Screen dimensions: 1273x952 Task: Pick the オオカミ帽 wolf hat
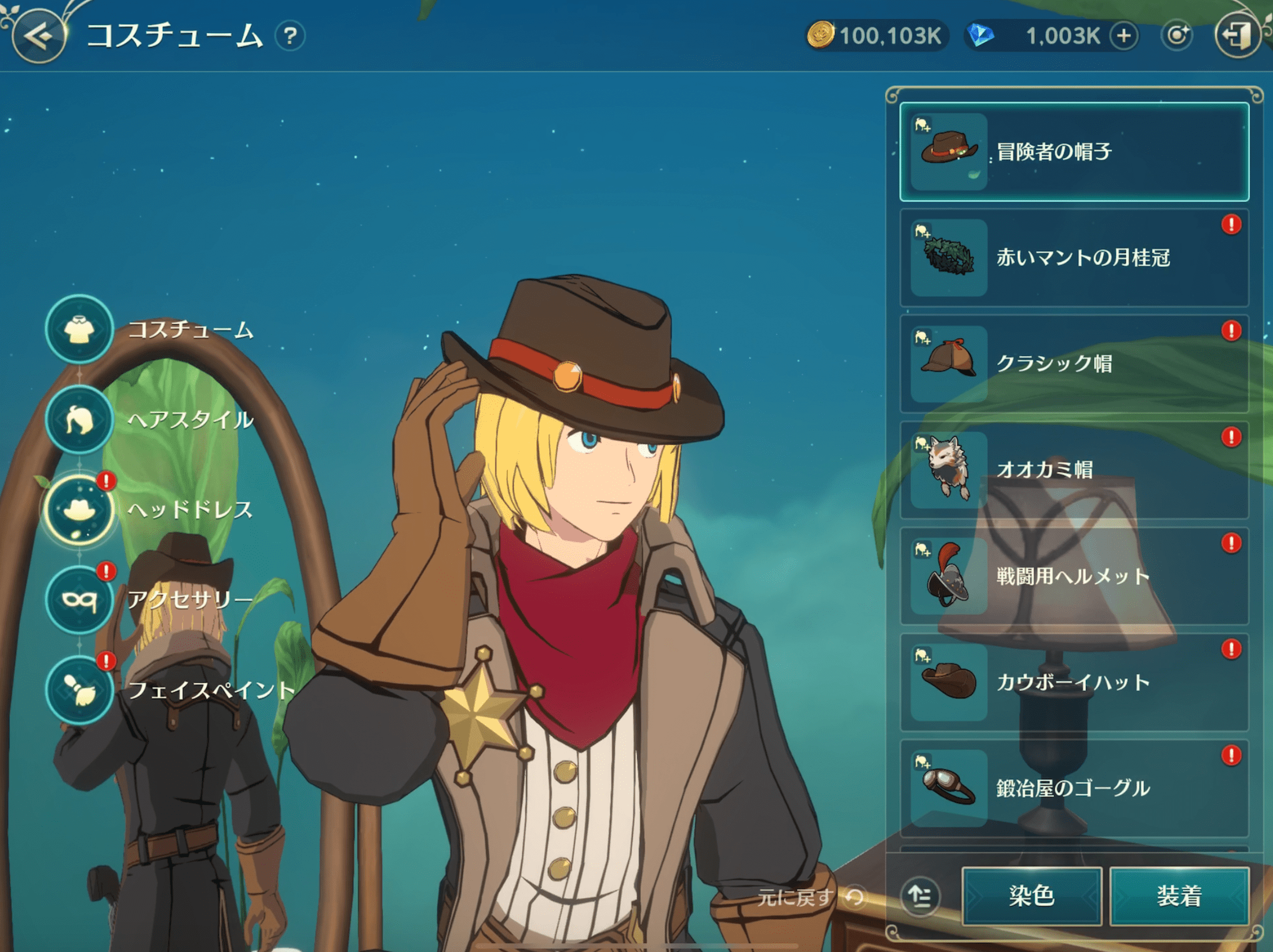1074,470
